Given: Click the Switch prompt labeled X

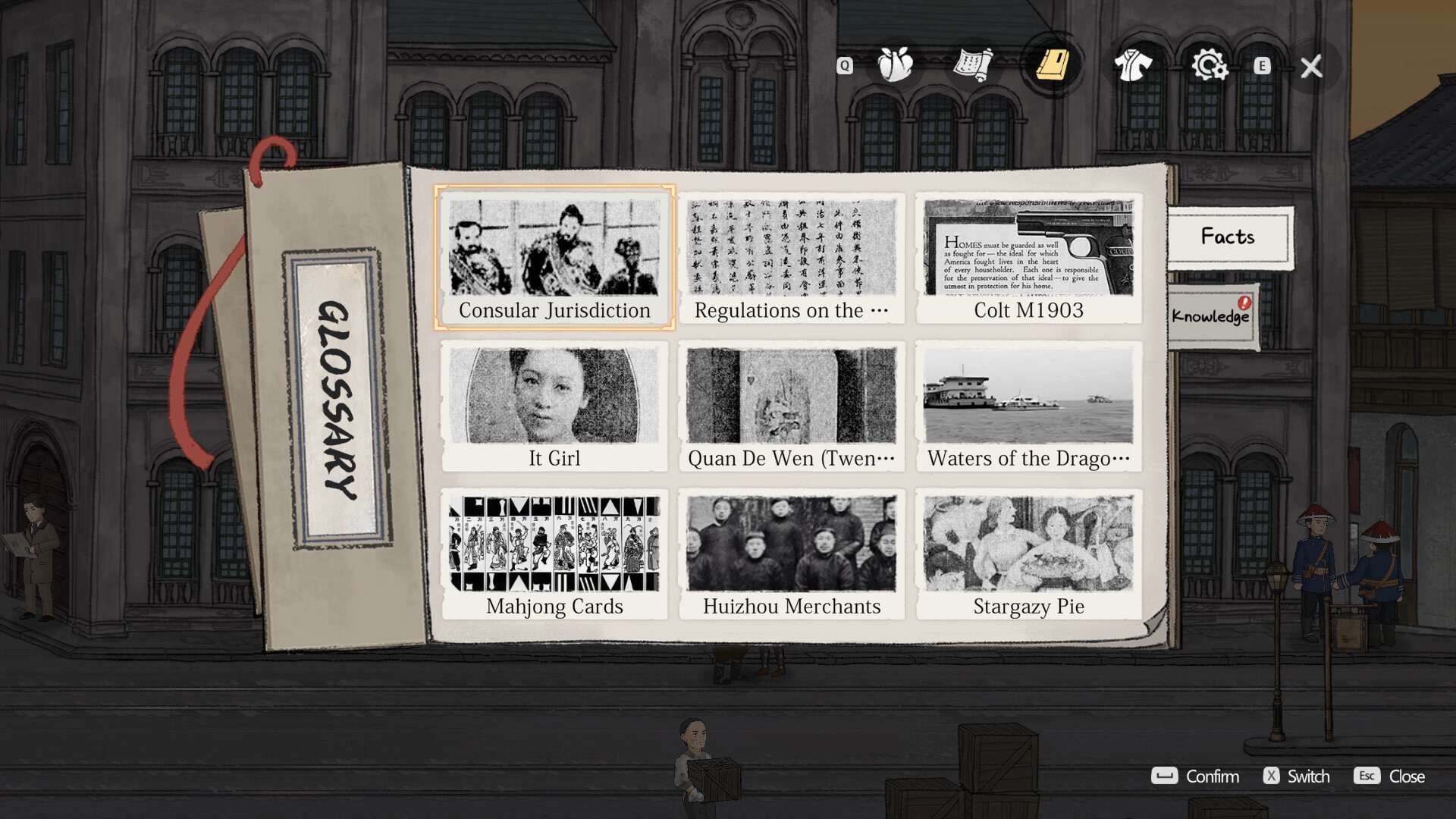Looking at the screenshot, I should (x=1298, y=777).
